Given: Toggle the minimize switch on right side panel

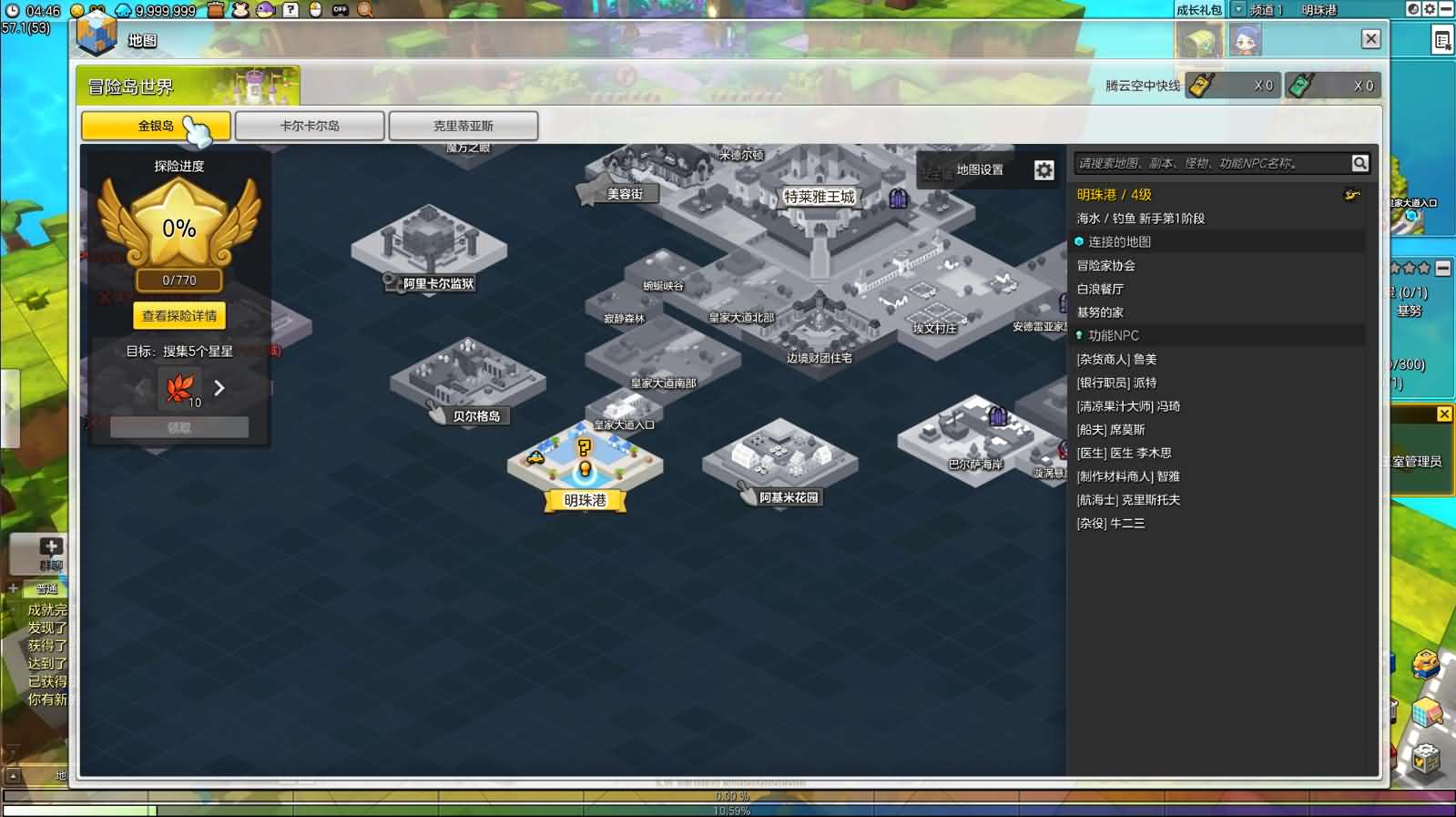Looking at the screenshot, I should [1442, 268].
